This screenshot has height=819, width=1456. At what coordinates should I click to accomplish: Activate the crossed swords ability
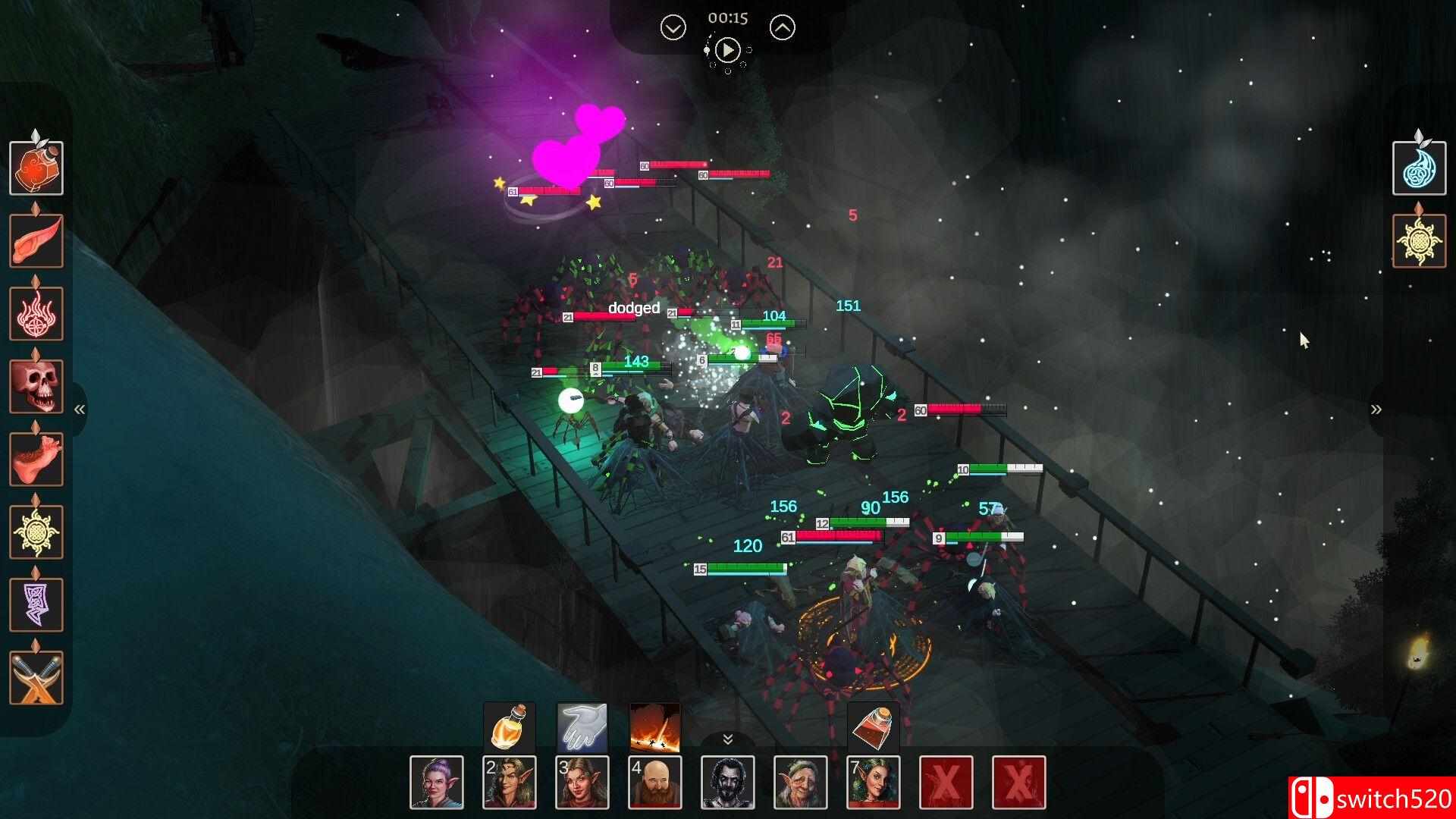36,677
